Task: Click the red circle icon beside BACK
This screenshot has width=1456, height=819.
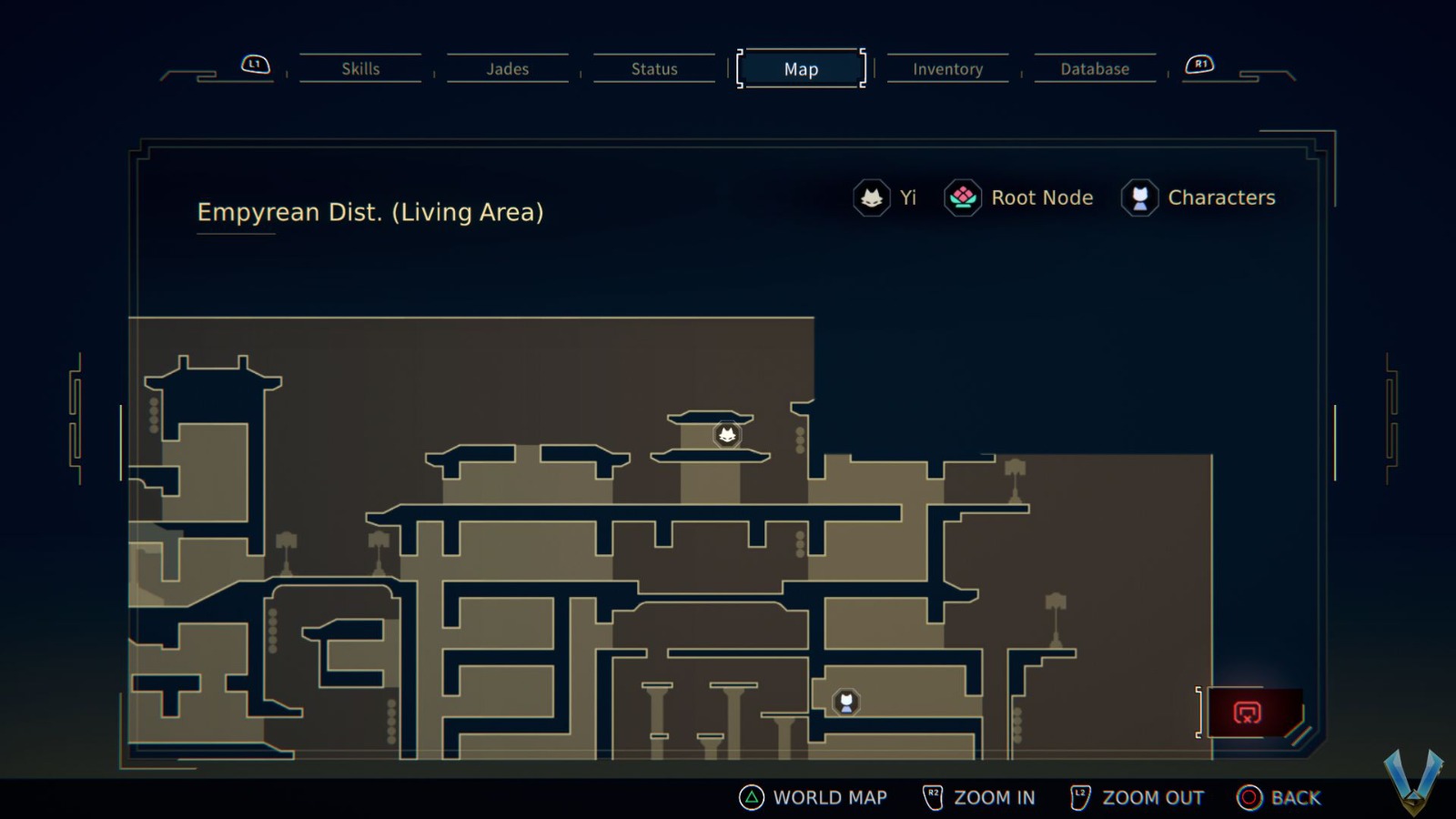Action: pos(1248,797)
